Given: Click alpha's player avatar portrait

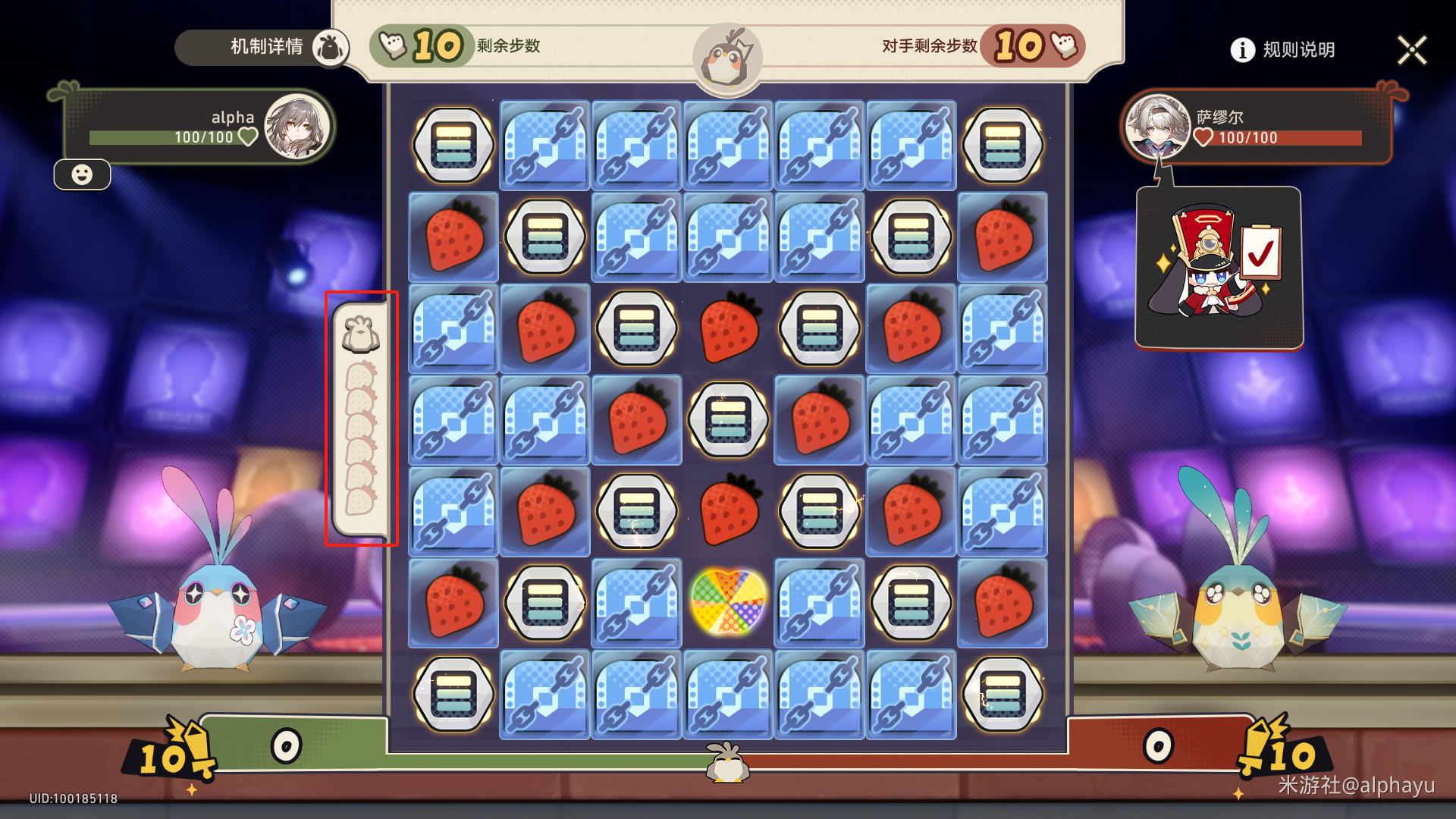Looking at the screenshot, I should point(297,126).
